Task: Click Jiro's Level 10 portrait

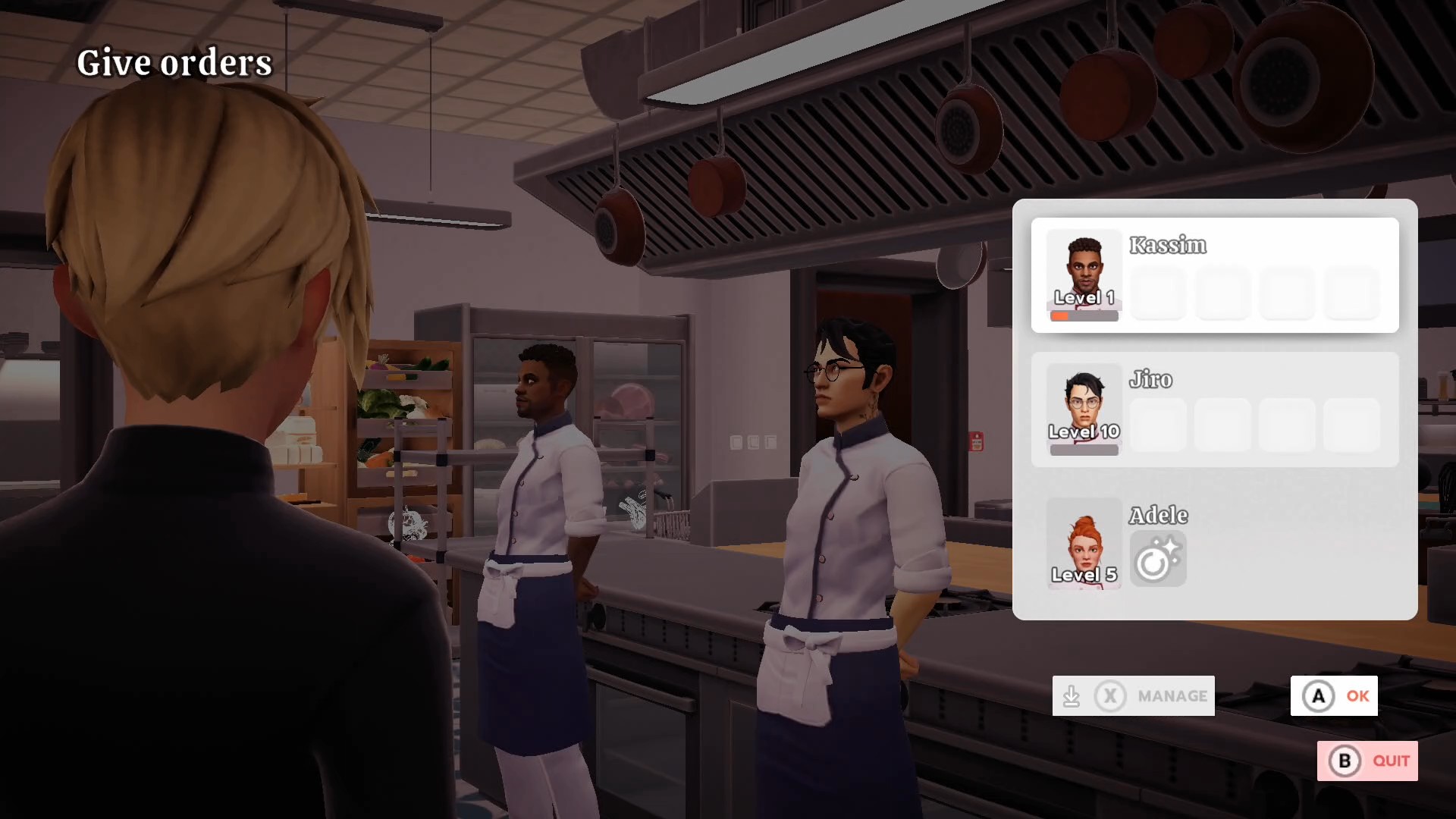Action: 1084,409
